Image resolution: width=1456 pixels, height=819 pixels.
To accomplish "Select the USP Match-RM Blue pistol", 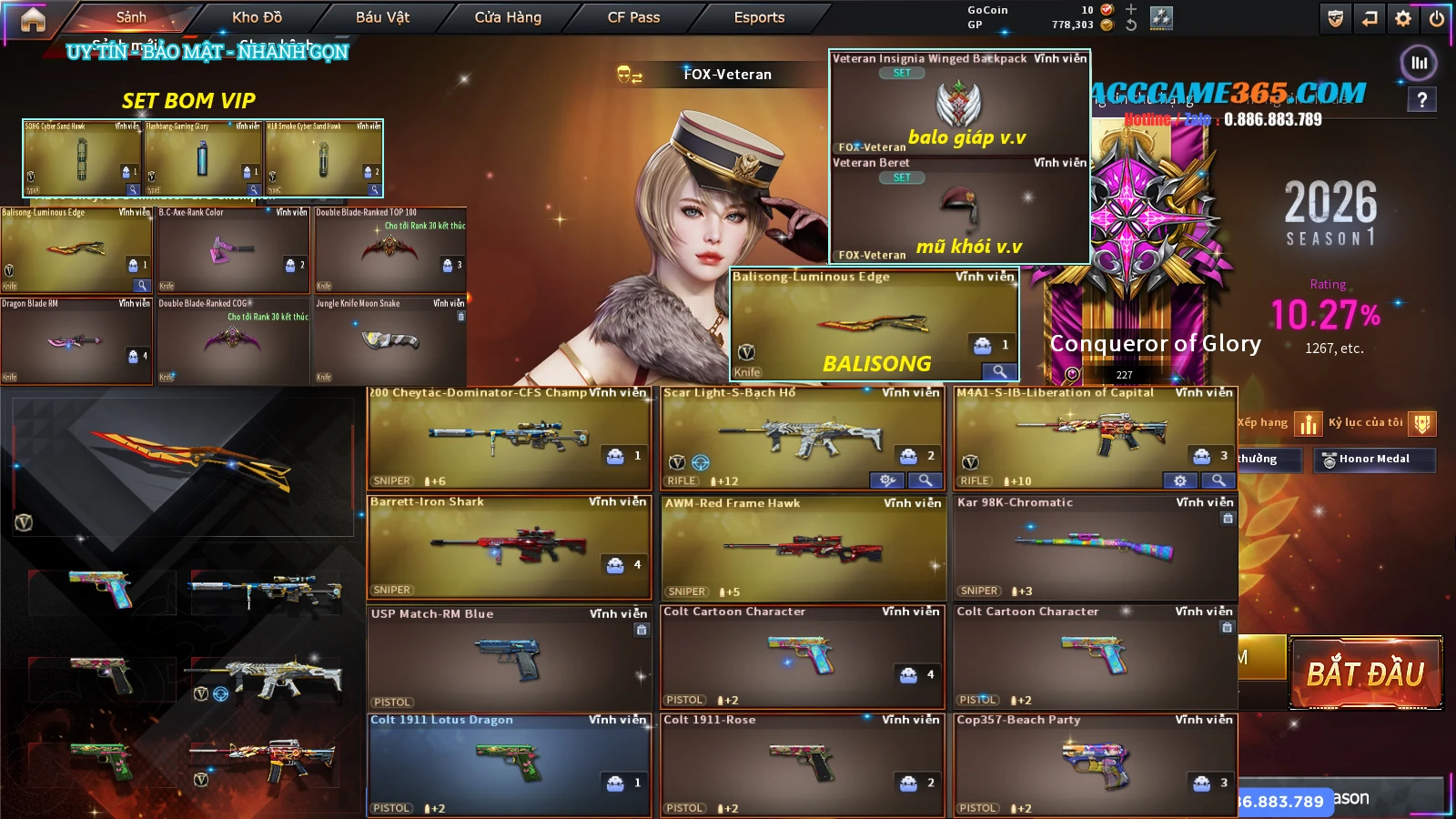I will click(x=509, y=658).
